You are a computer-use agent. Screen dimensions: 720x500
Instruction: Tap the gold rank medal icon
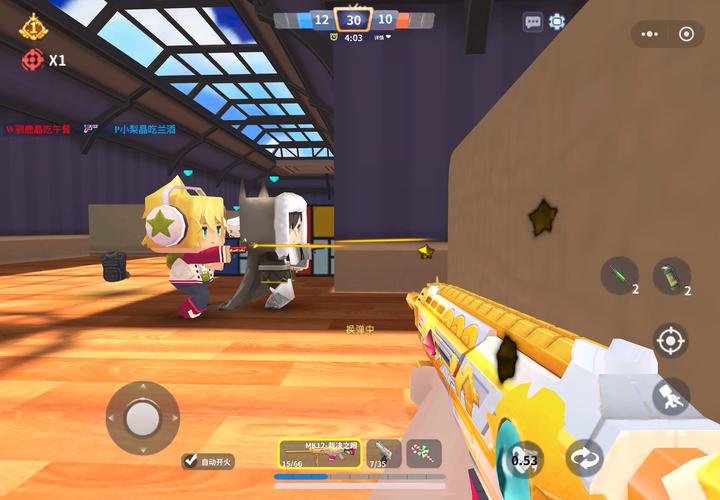pyautogui.click(x=33, y=24)
